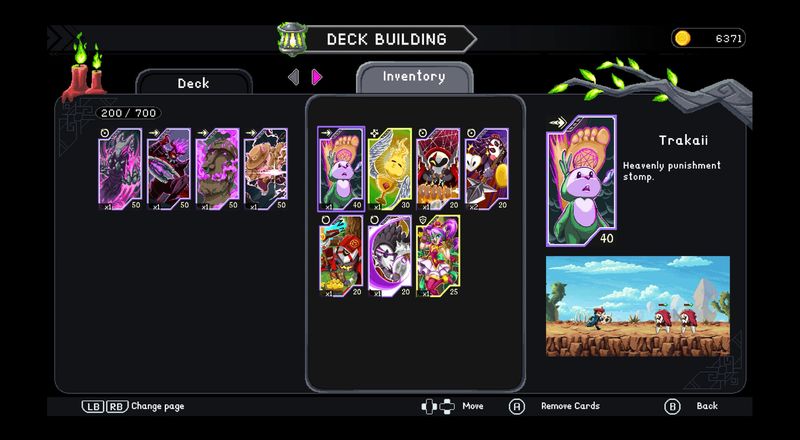View the Trakaii gameplay preview thumbnail
This screenshot has height=440, width=800.
(x=637, y=306)
